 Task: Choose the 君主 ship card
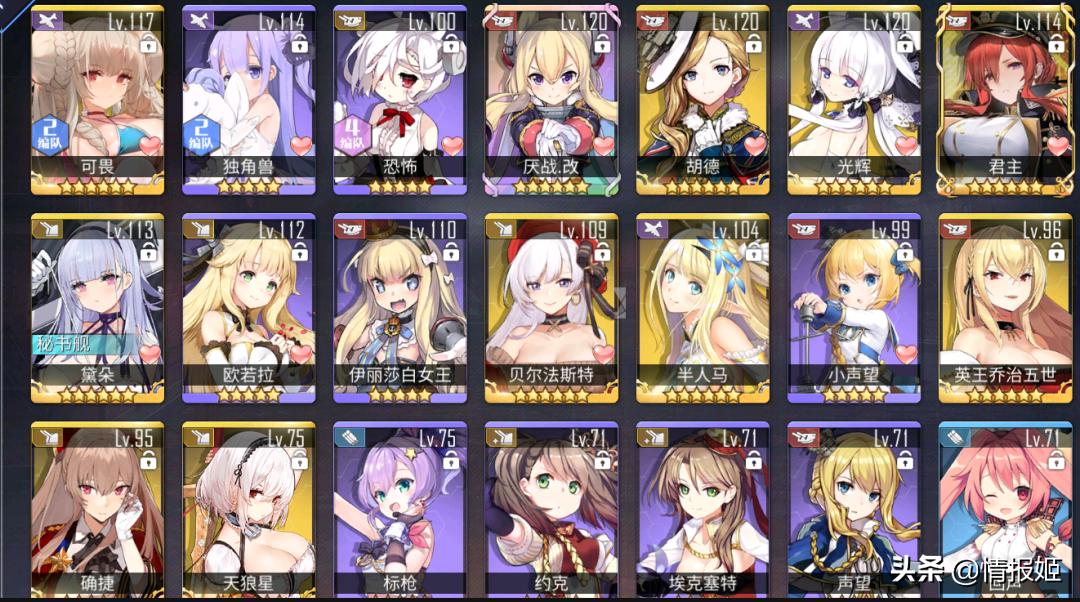1004,98
